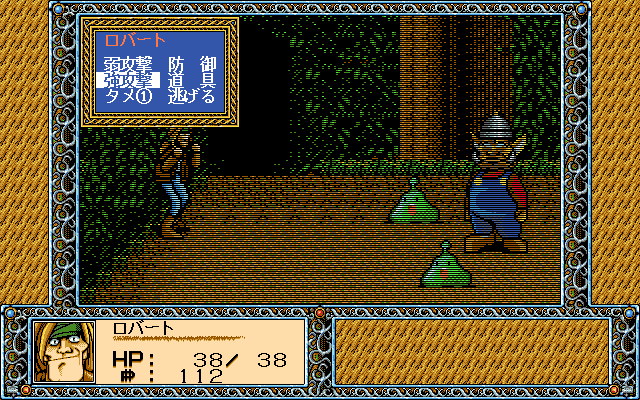This screenshot has width=640, height=400.
Task: Open the 道具 items menu
Action: click(x=191, y=81)
